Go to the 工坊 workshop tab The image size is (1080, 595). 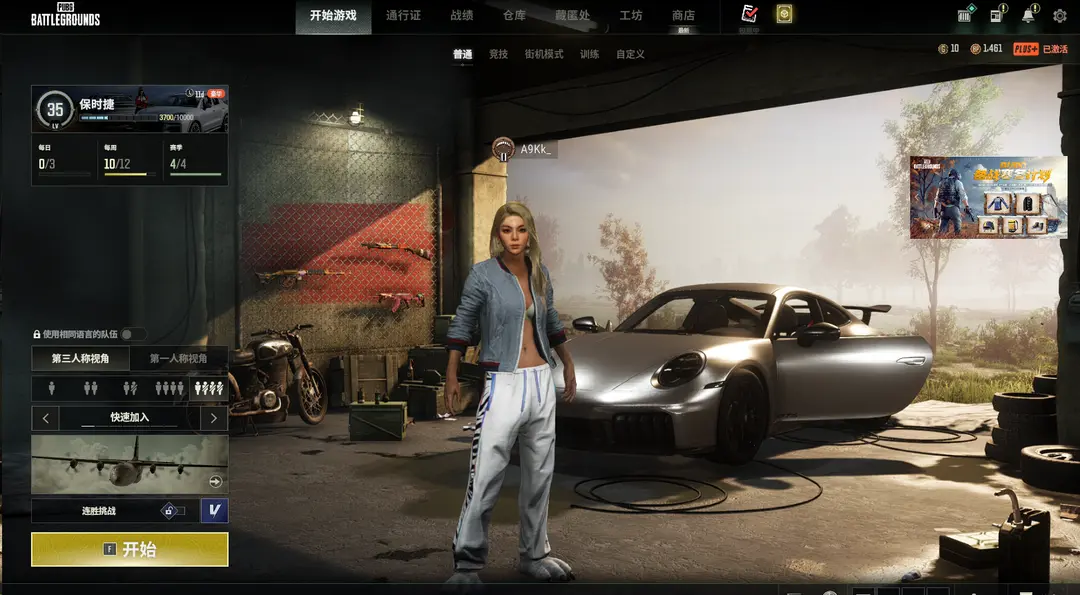pos(631,15)
